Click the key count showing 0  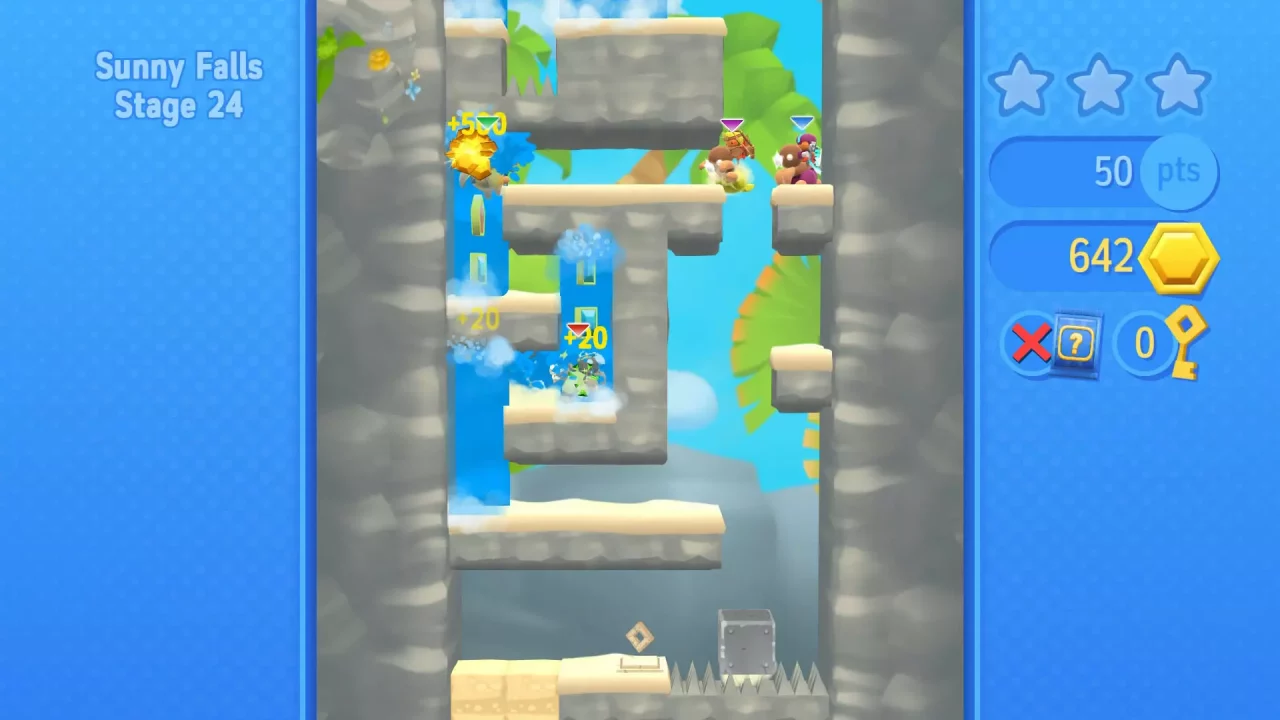(x=1143, y=344)
